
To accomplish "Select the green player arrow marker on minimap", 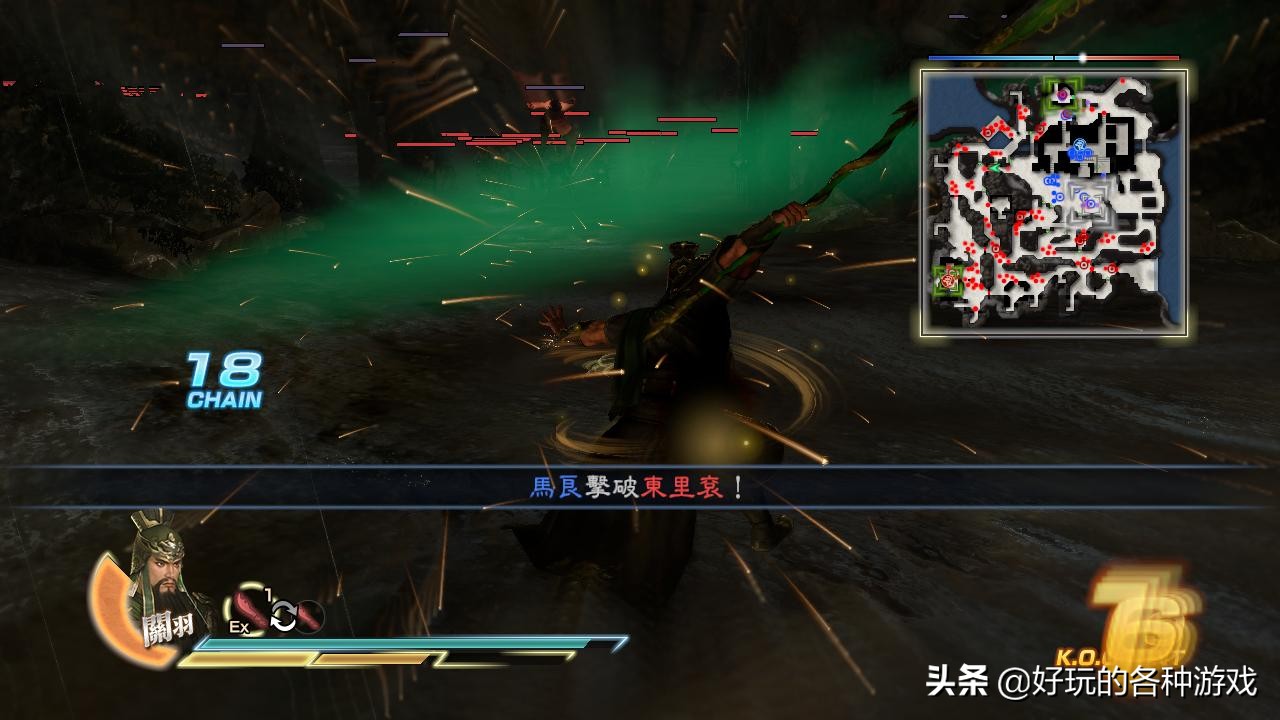I will pyautogui.click(x=996, y=168).
